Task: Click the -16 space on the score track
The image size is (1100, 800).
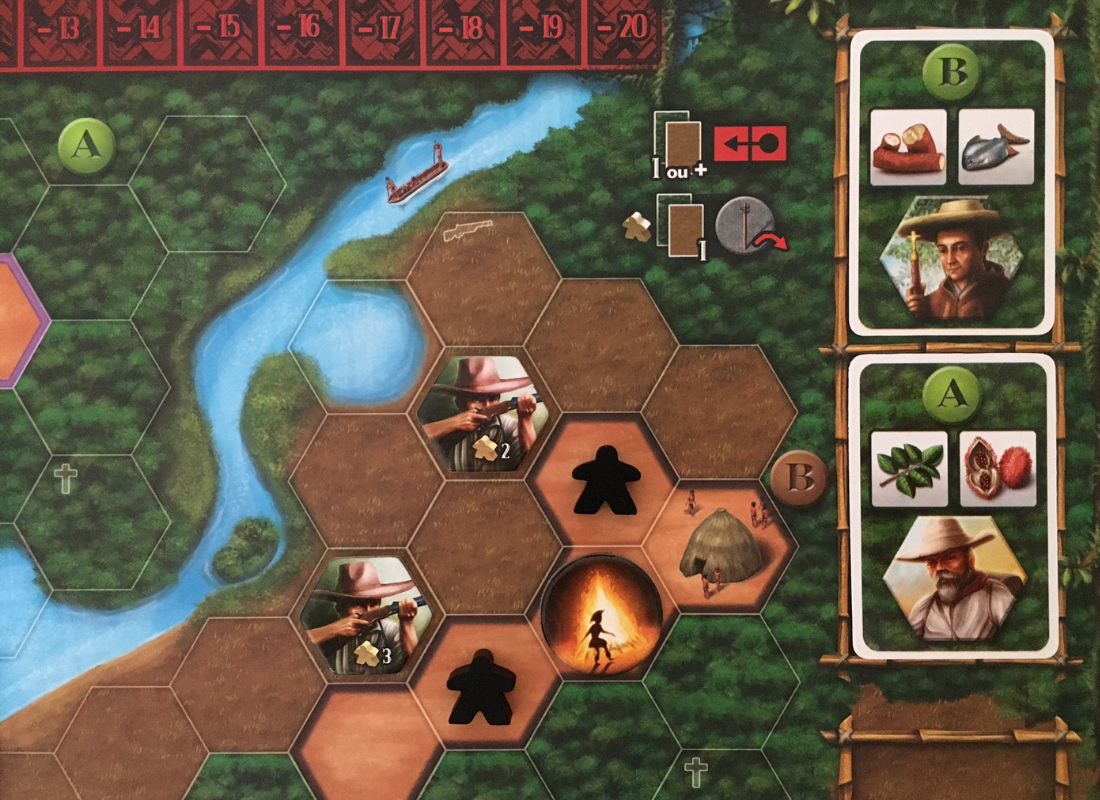Action: 306,28
